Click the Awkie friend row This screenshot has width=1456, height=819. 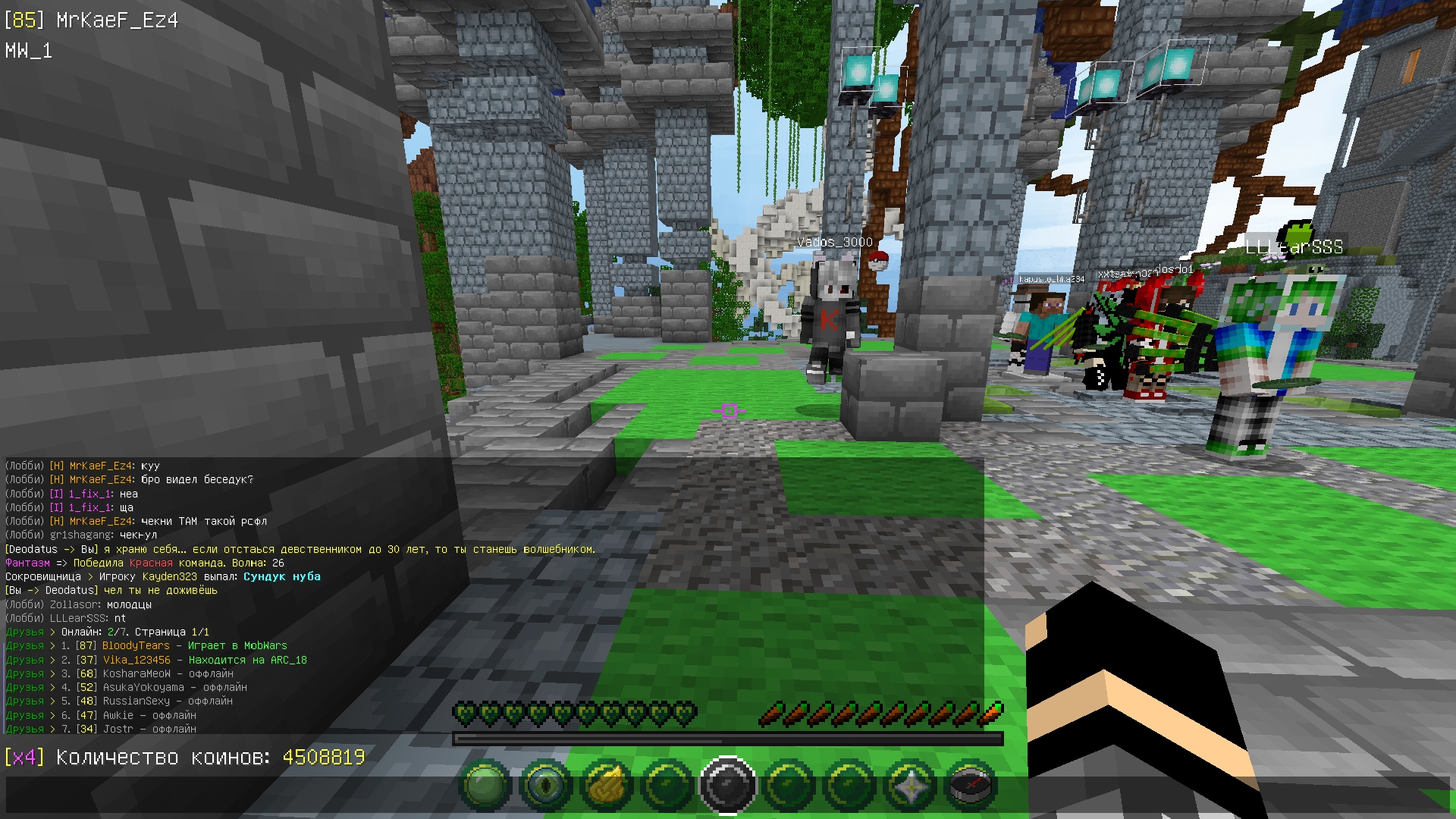(x=118, y=715)
